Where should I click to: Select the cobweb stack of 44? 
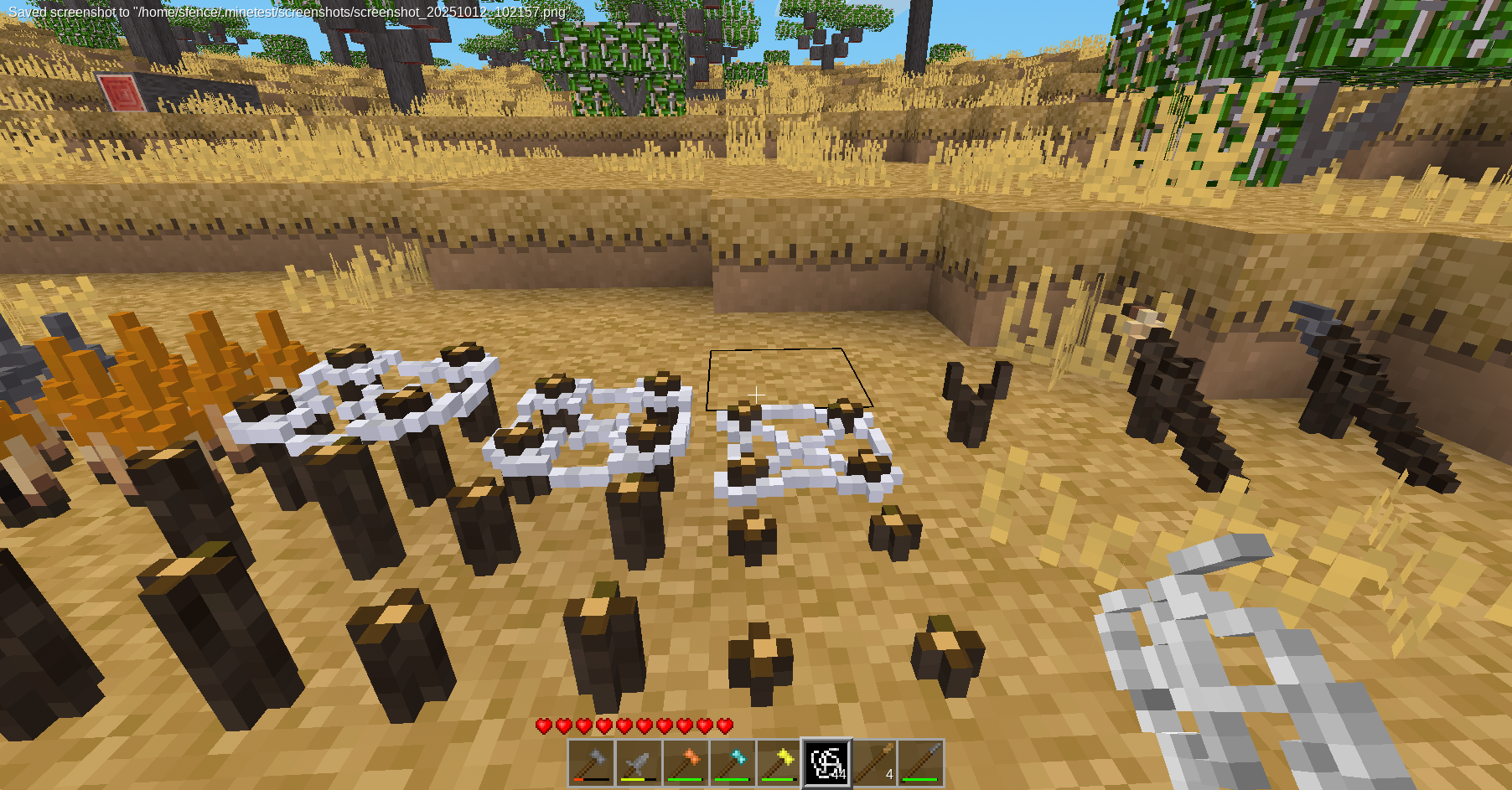[827, 763]
